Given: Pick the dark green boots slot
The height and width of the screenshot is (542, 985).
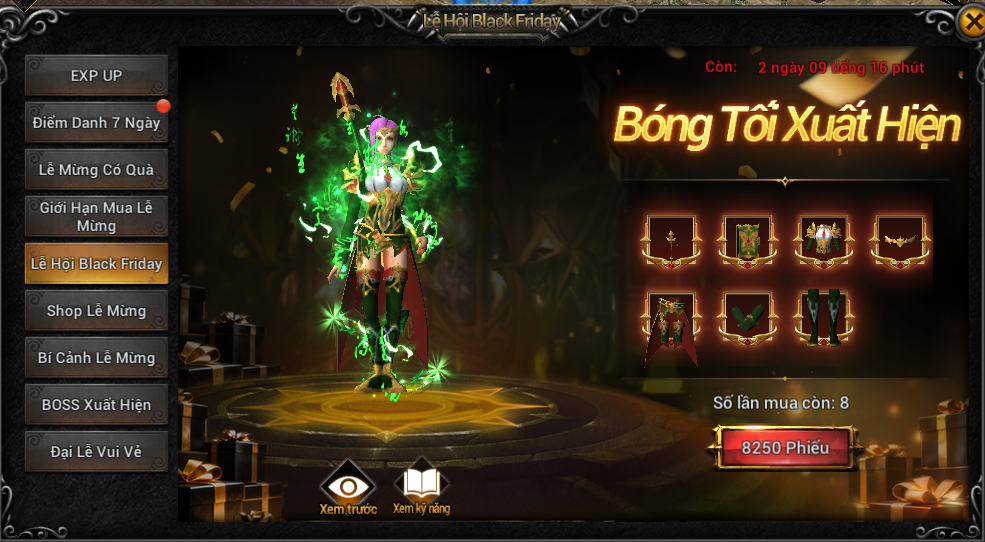Looking at the screenshot, I should pyautogui.click(x=823, y=318).
